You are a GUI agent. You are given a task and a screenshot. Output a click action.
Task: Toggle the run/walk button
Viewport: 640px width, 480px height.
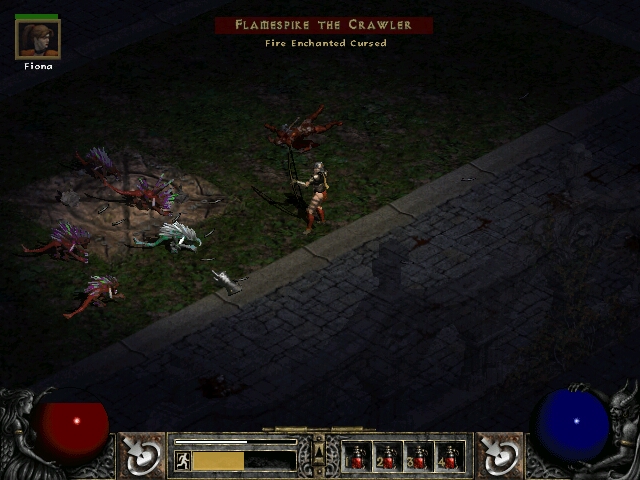(183, 460)
